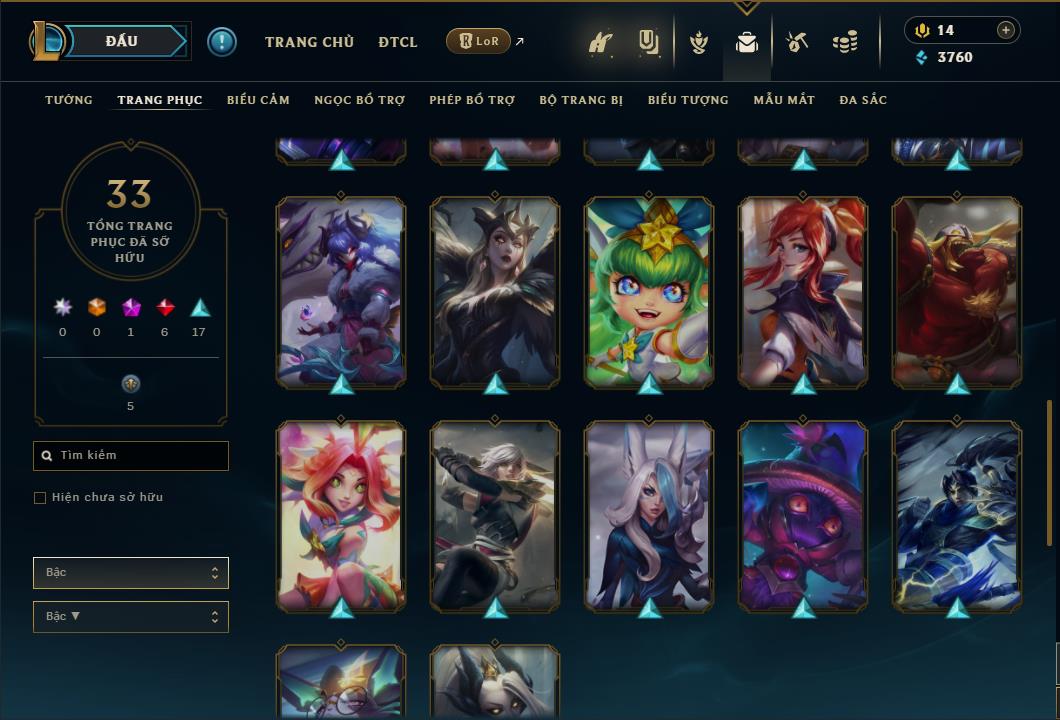The image size is (1060, 720).
Task: Click the blue exclamation alert icon
Action: coord(222,42)
